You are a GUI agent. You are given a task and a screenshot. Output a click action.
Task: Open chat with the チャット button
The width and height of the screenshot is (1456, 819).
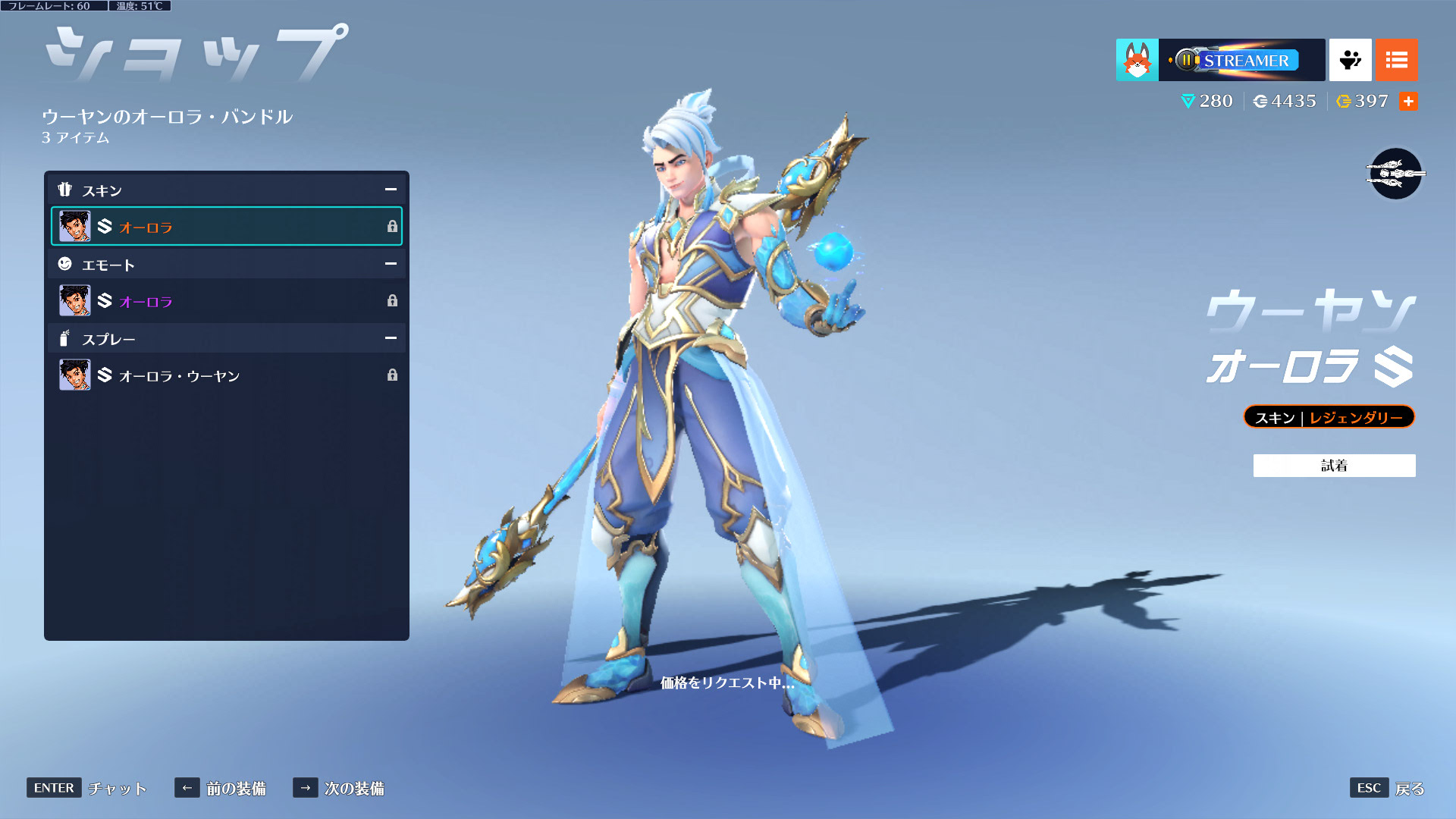87,789
